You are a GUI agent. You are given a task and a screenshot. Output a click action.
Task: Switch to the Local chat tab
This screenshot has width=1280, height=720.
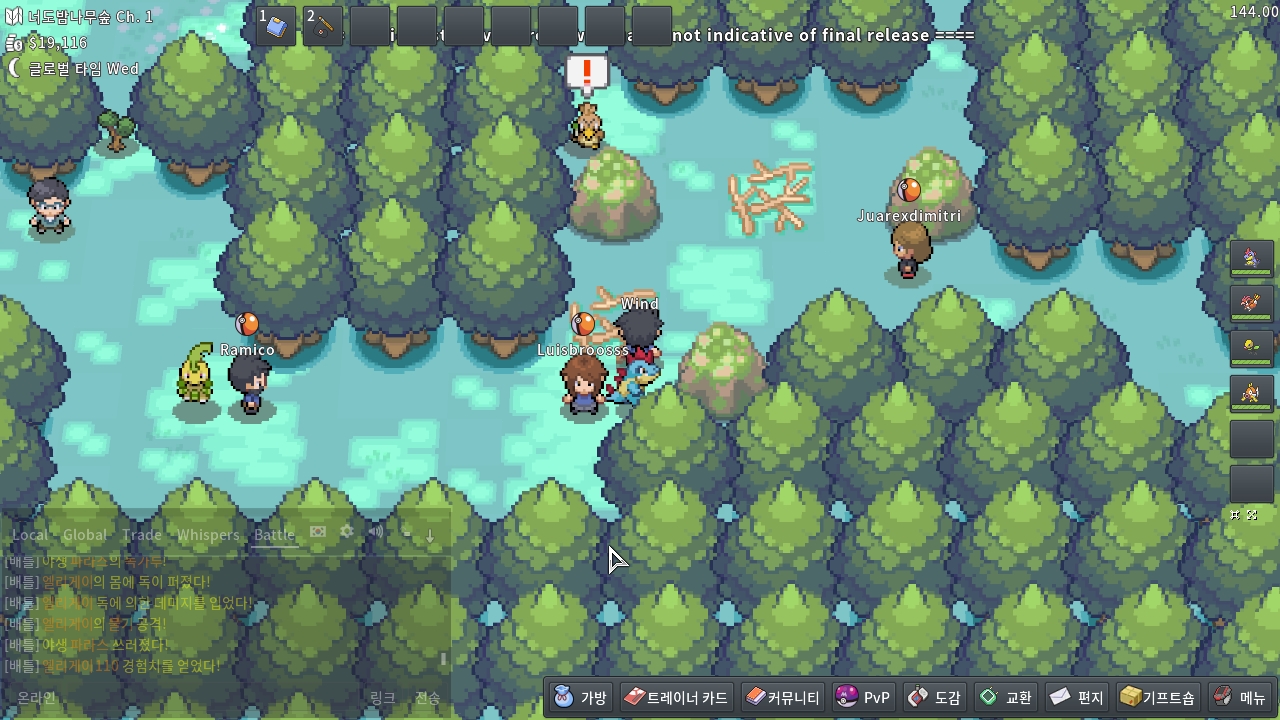[x=30, y=535]
